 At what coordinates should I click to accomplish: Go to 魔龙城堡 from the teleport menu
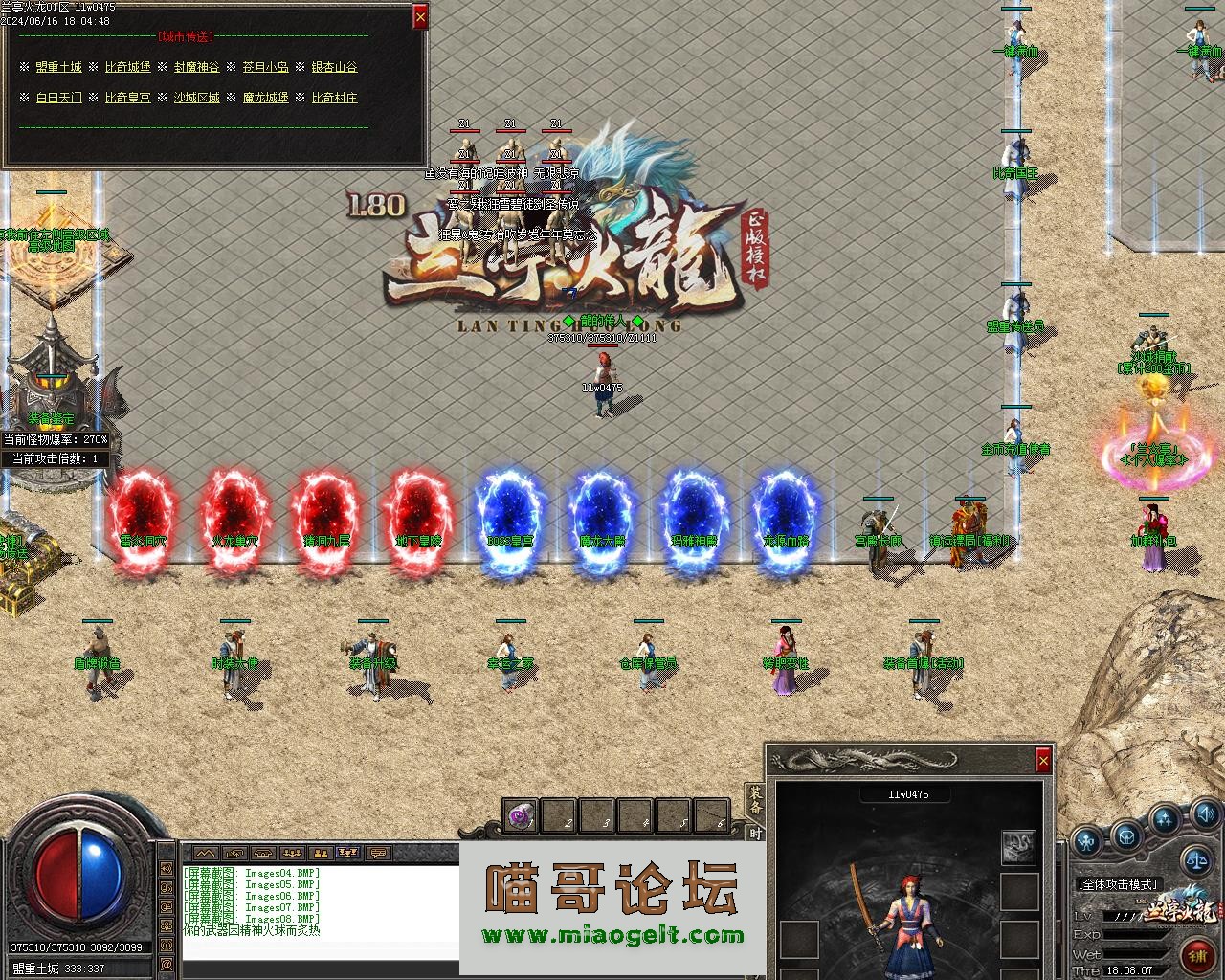pos(265,98)
